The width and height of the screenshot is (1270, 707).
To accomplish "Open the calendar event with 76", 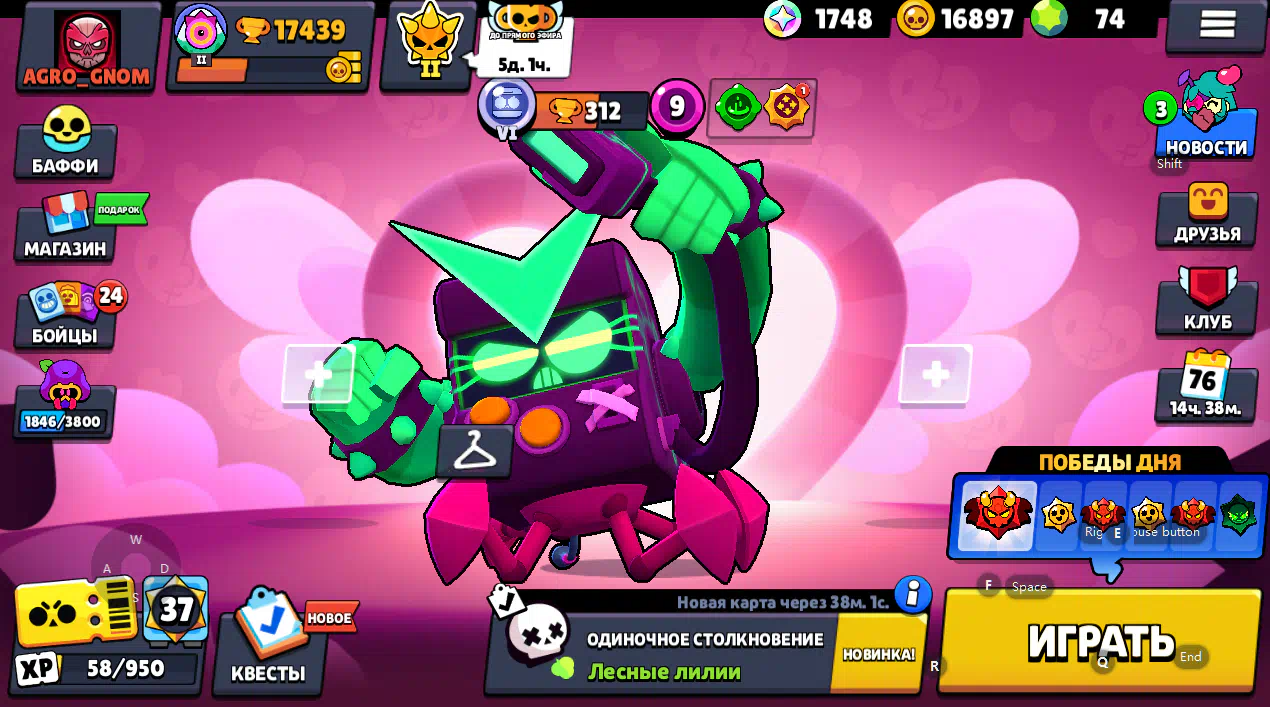I will (1205, 385).
